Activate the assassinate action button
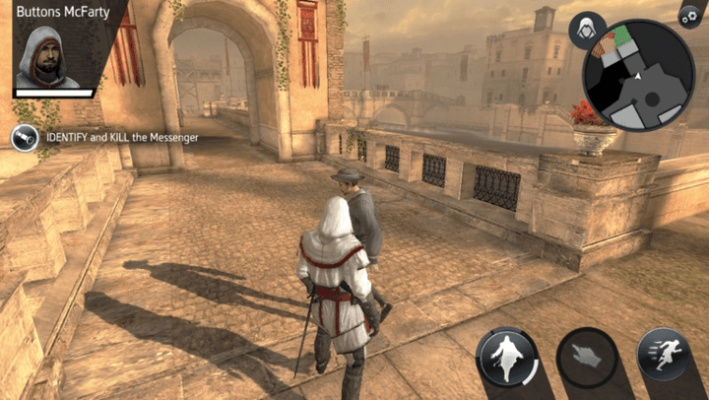 508,357
